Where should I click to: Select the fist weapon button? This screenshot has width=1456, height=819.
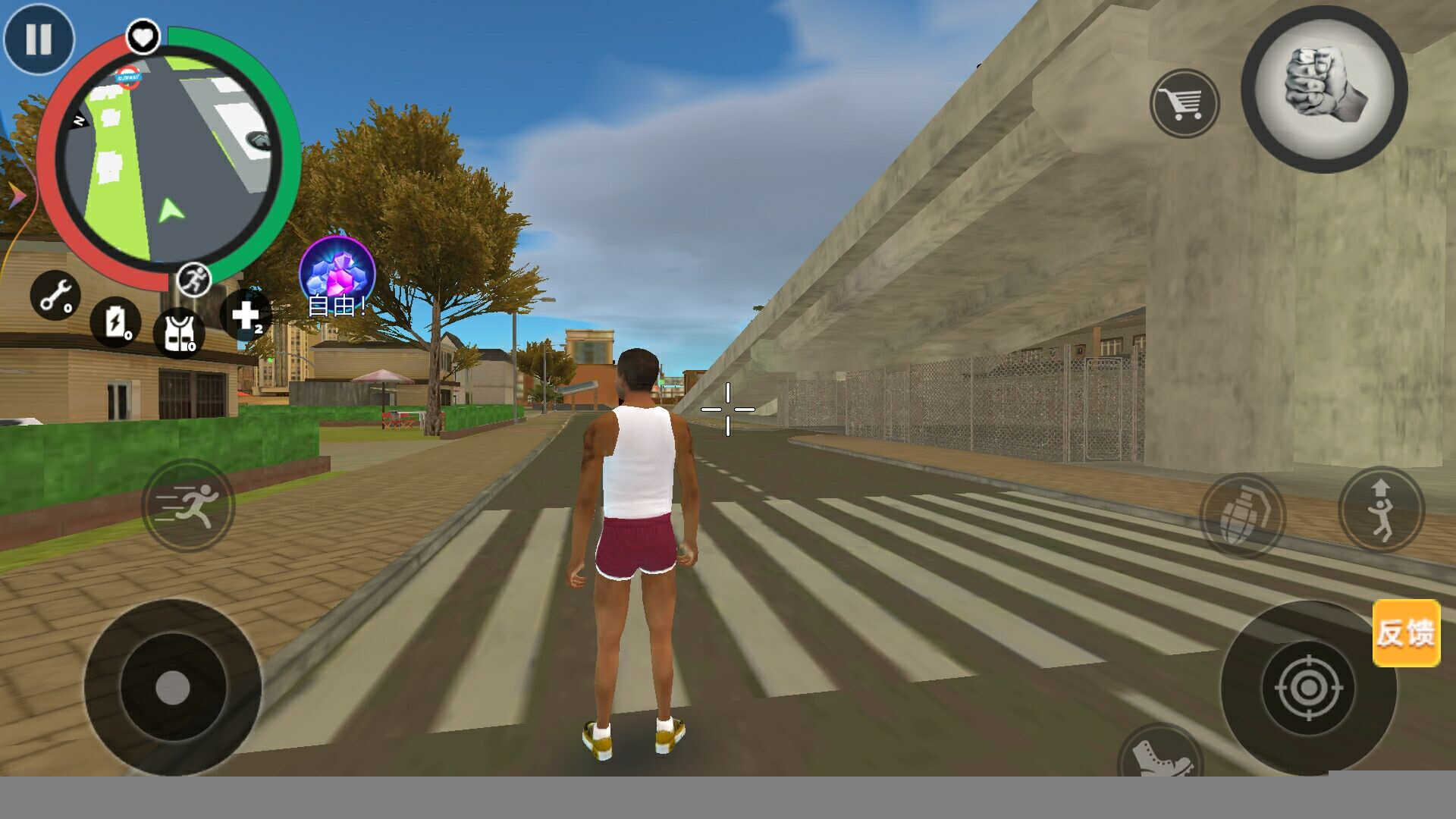point(1324,89)
